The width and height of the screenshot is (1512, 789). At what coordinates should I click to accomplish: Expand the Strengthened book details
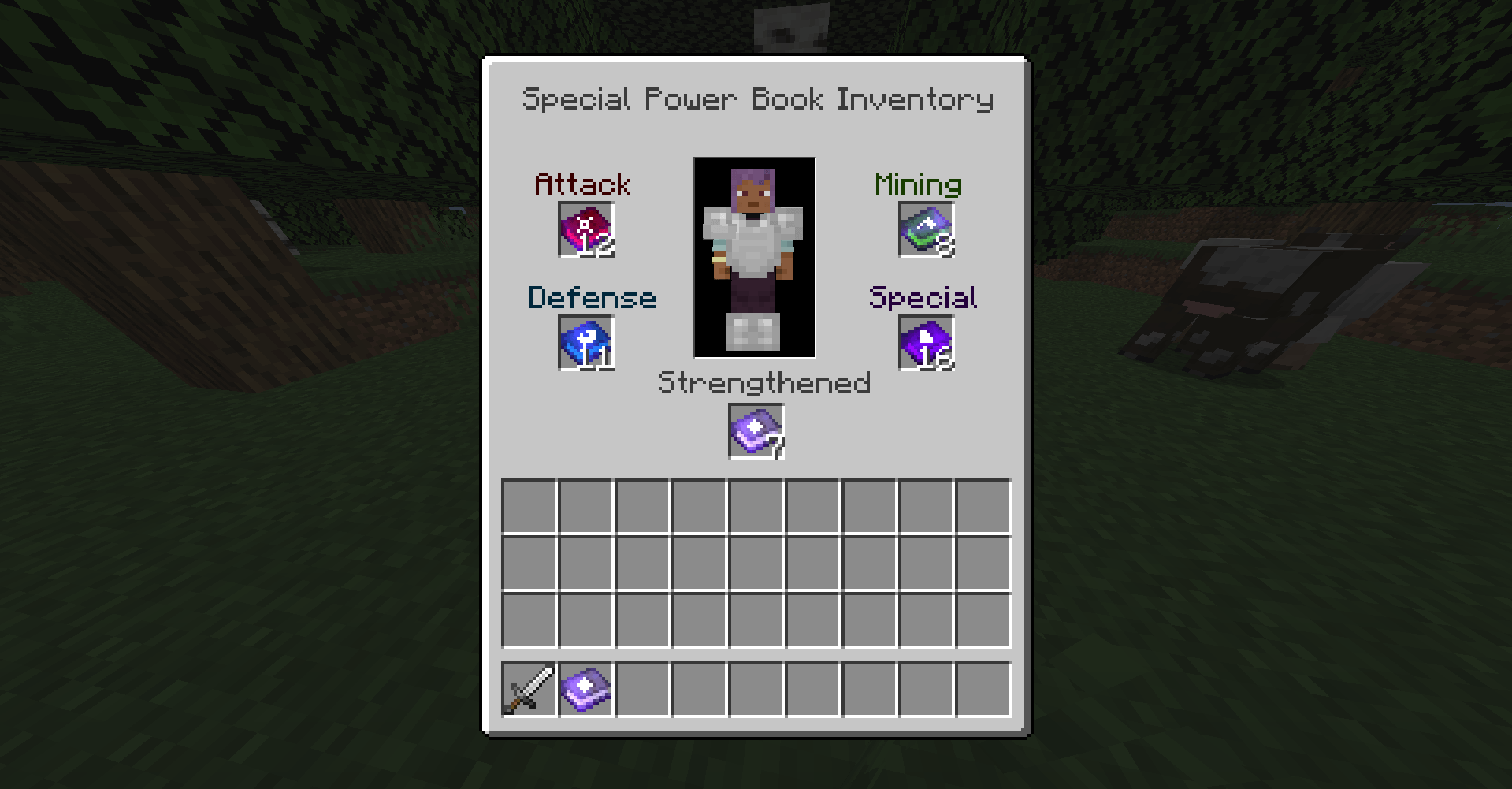coord(755,430)
